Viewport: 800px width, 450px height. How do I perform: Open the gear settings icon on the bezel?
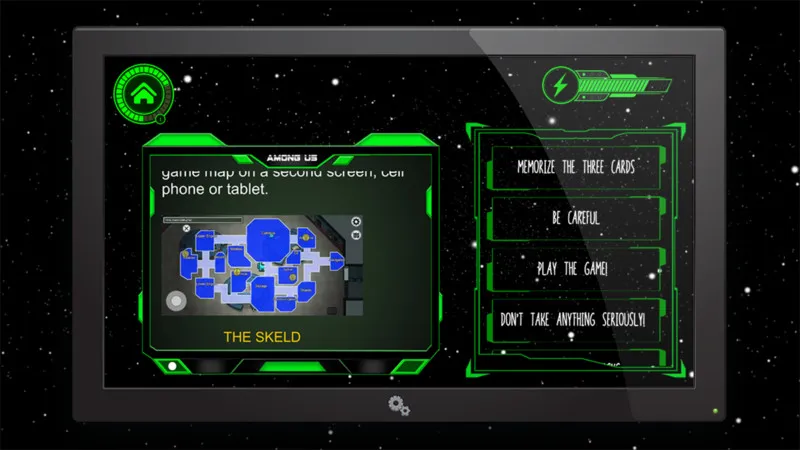pyautogui.click(x=400, y=406)
